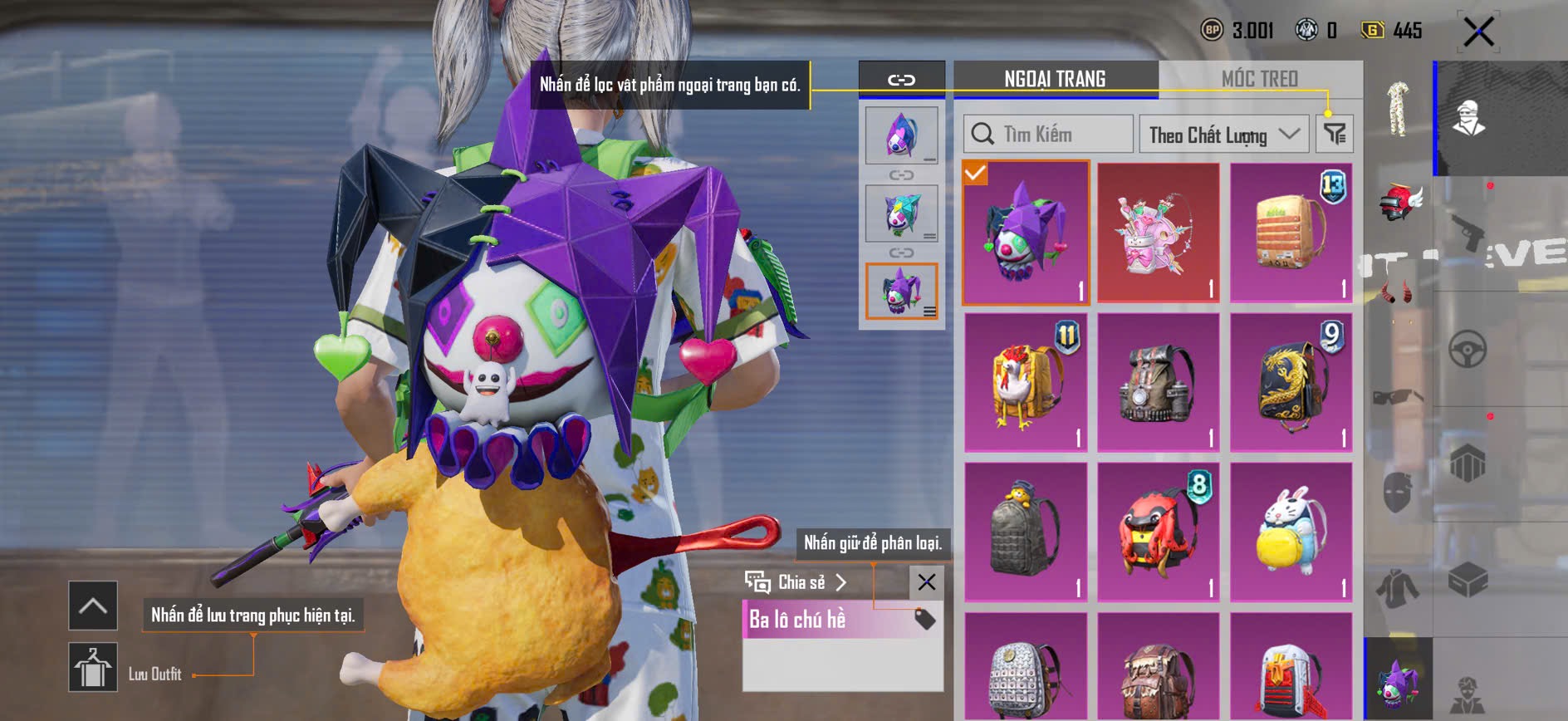Open the vehicle steering wheel category
Screen dimensions: 1568x721
click(x=1468, y=350)
